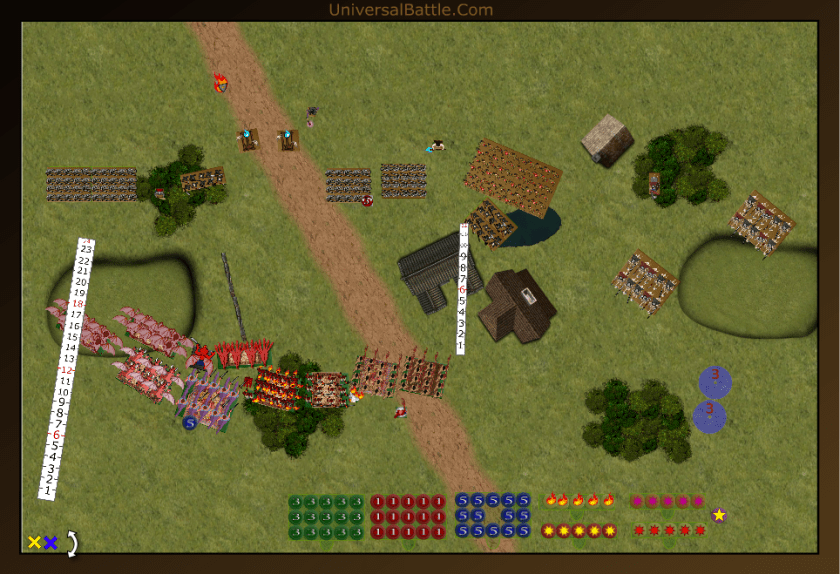This screenshot has height=574, width=840.
Task: Select the blue 5 token beside the purple unit
Action: tap(189, 423)
